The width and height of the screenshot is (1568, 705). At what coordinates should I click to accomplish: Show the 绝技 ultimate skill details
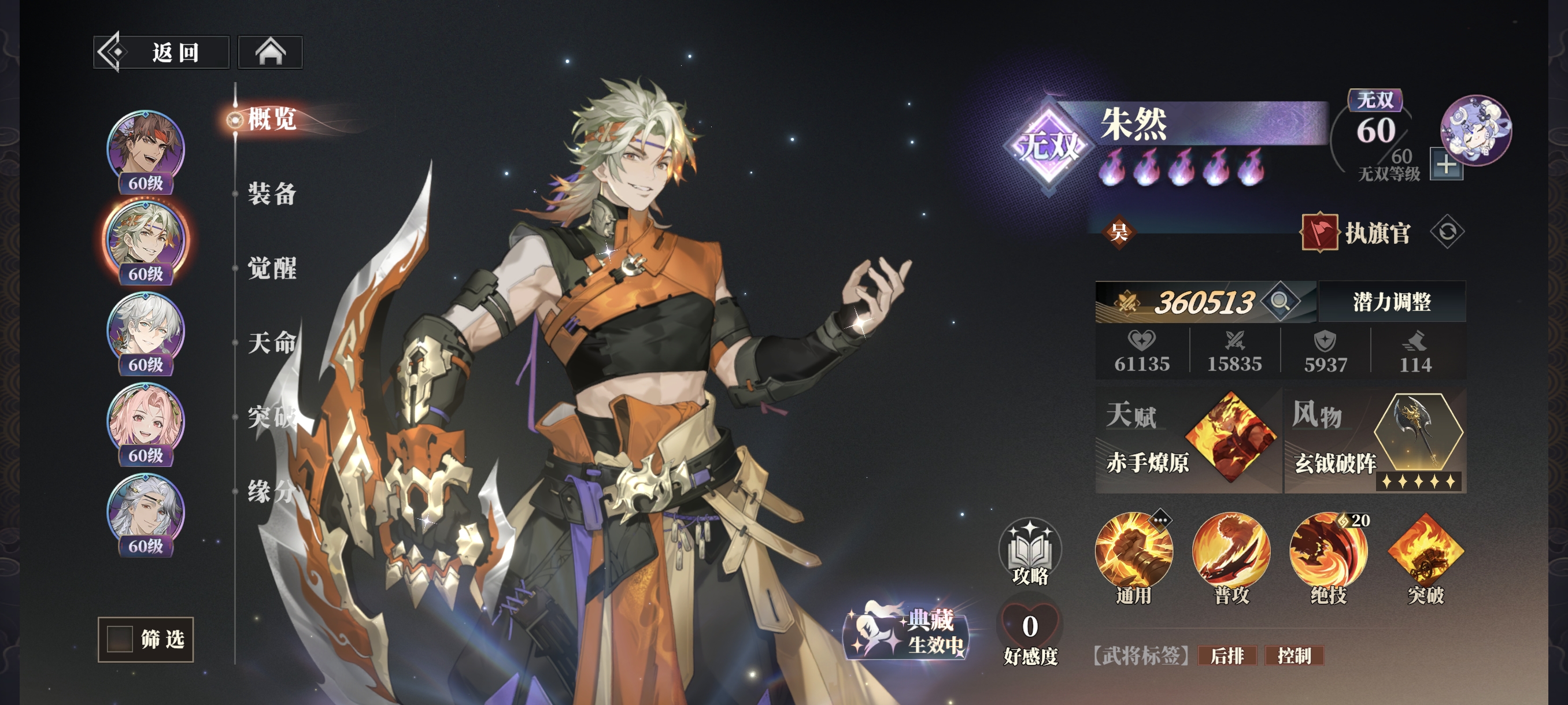[x=1328, y=552]
